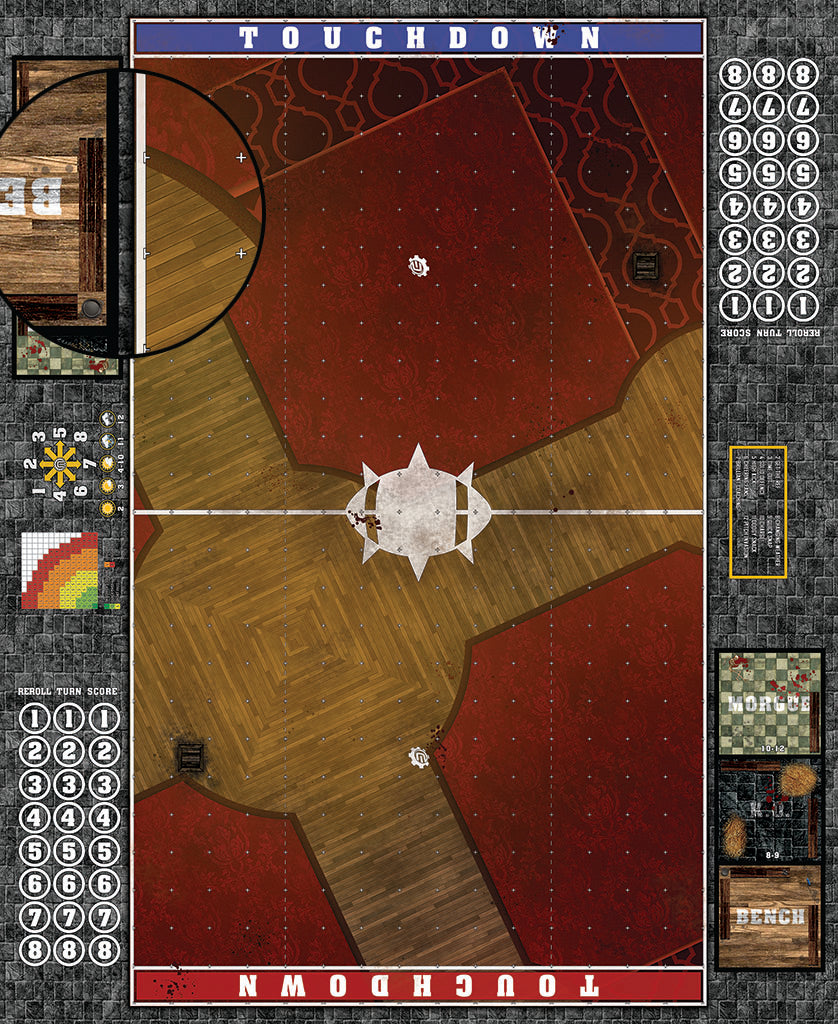Click the yellow scatter direction template

[x=60, y=464]
